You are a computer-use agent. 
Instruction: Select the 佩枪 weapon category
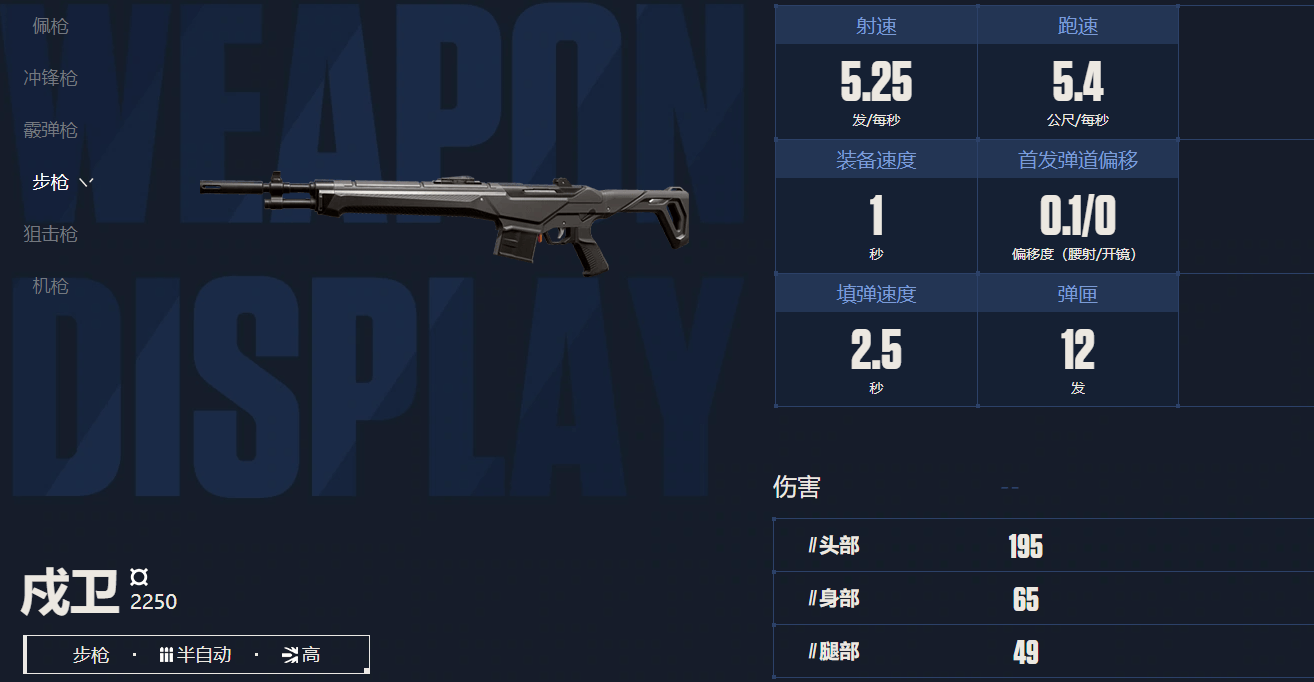tap(50, 26)
